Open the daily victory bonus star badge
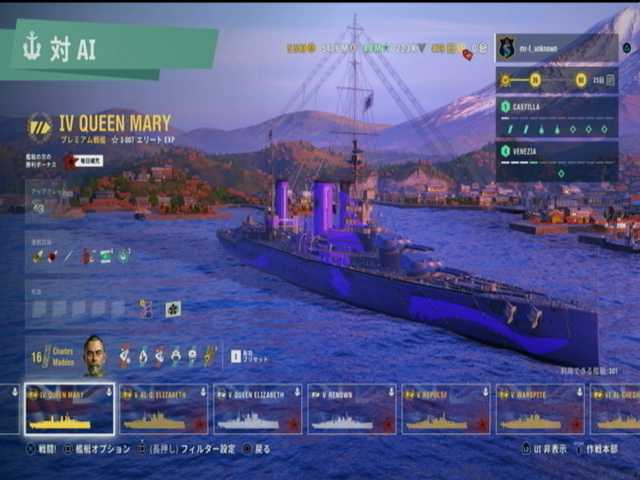Image resolution: width=640 pixels, height=480 pixels. (71, 160)
